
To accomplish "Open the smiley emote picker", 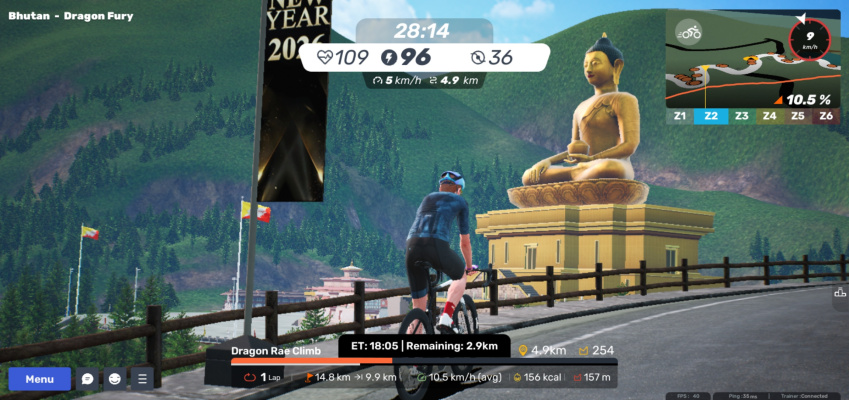I will coord(115,379).
